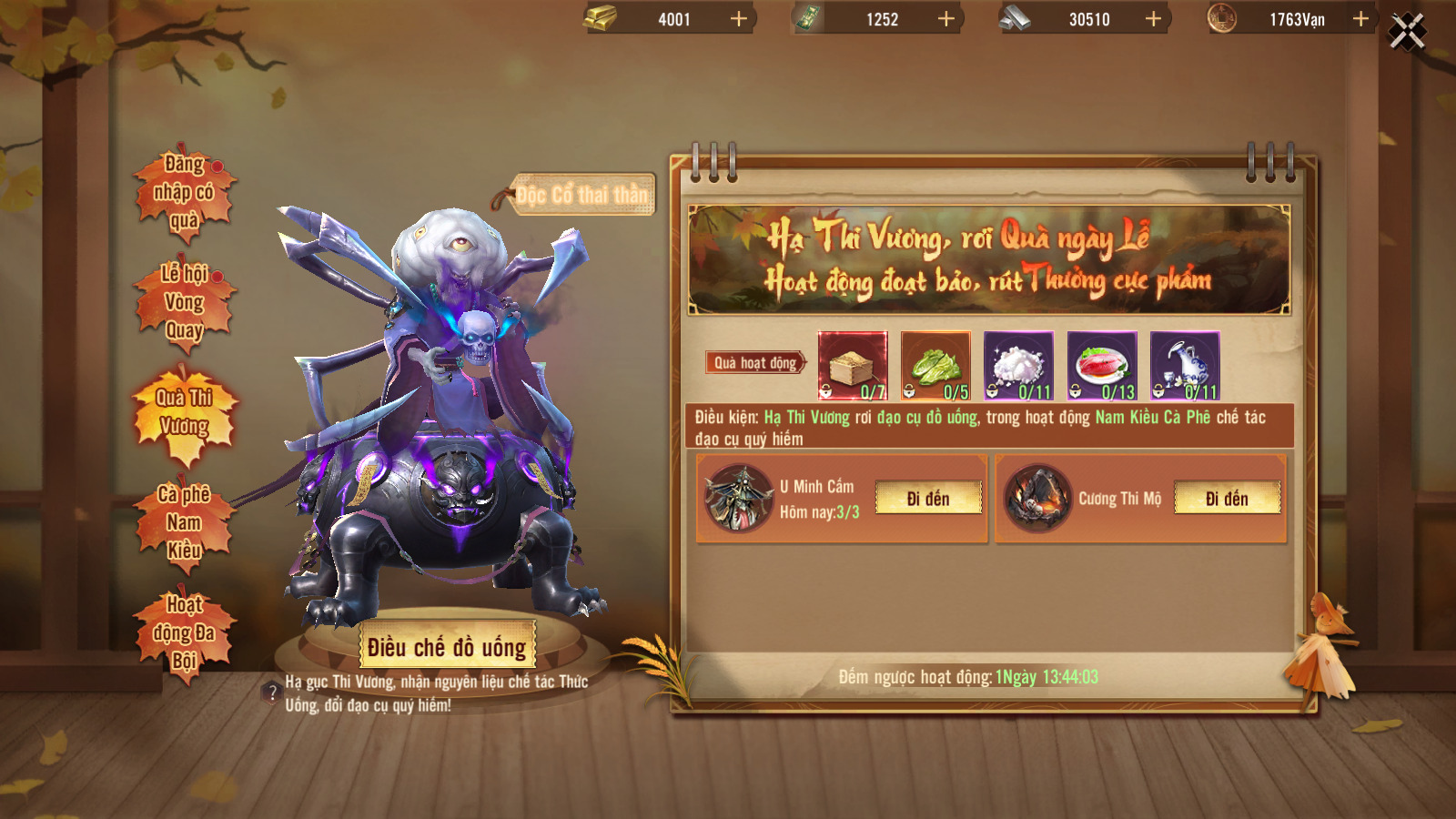The height and width of the screenshot is (819, 1456).
Task: Open Điều chế đồ uống crafting
Action: click(x=447, y=647)
